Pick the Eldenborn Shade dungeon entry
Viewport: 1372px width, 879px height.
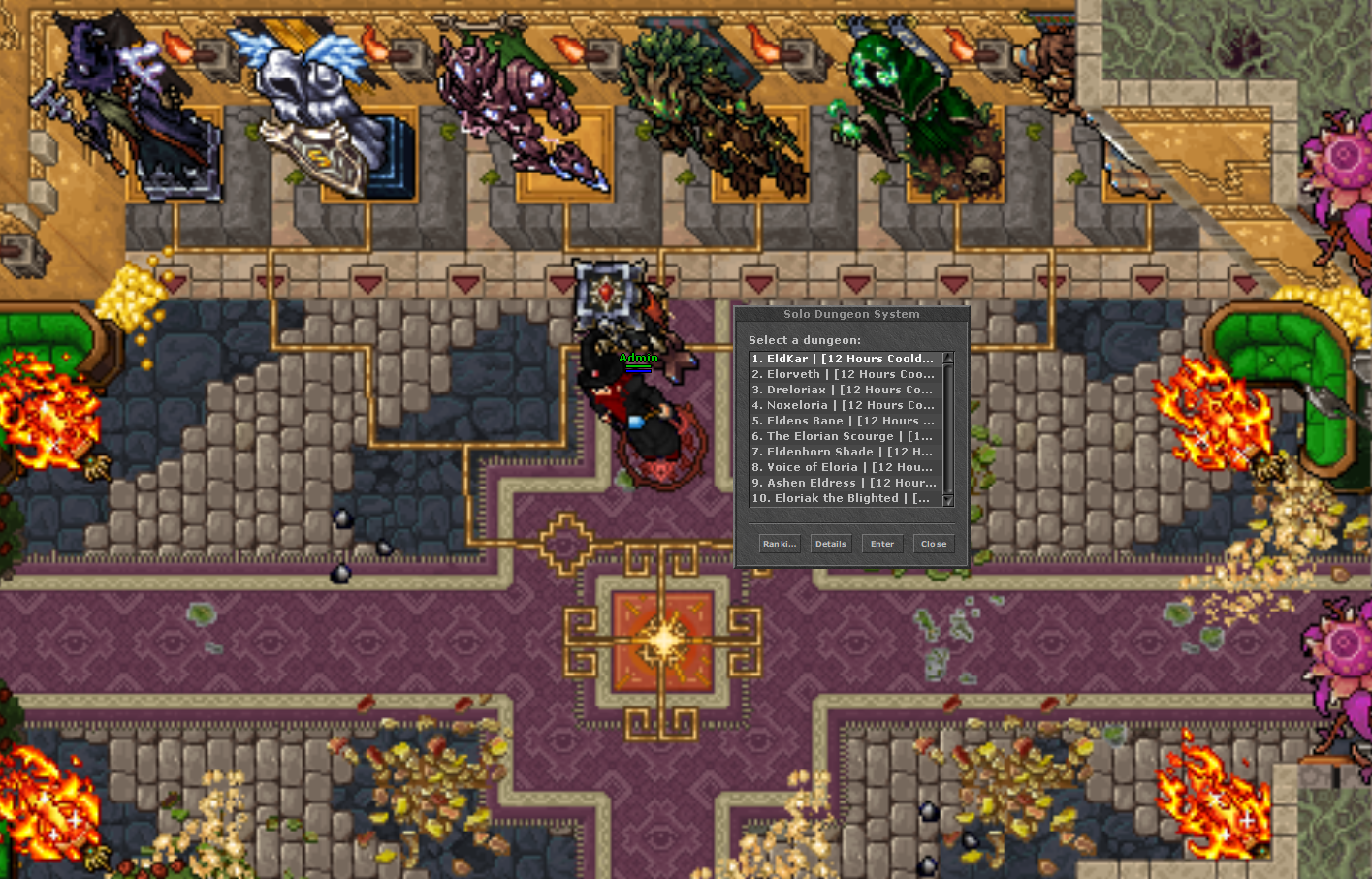(x=843, y=452)
